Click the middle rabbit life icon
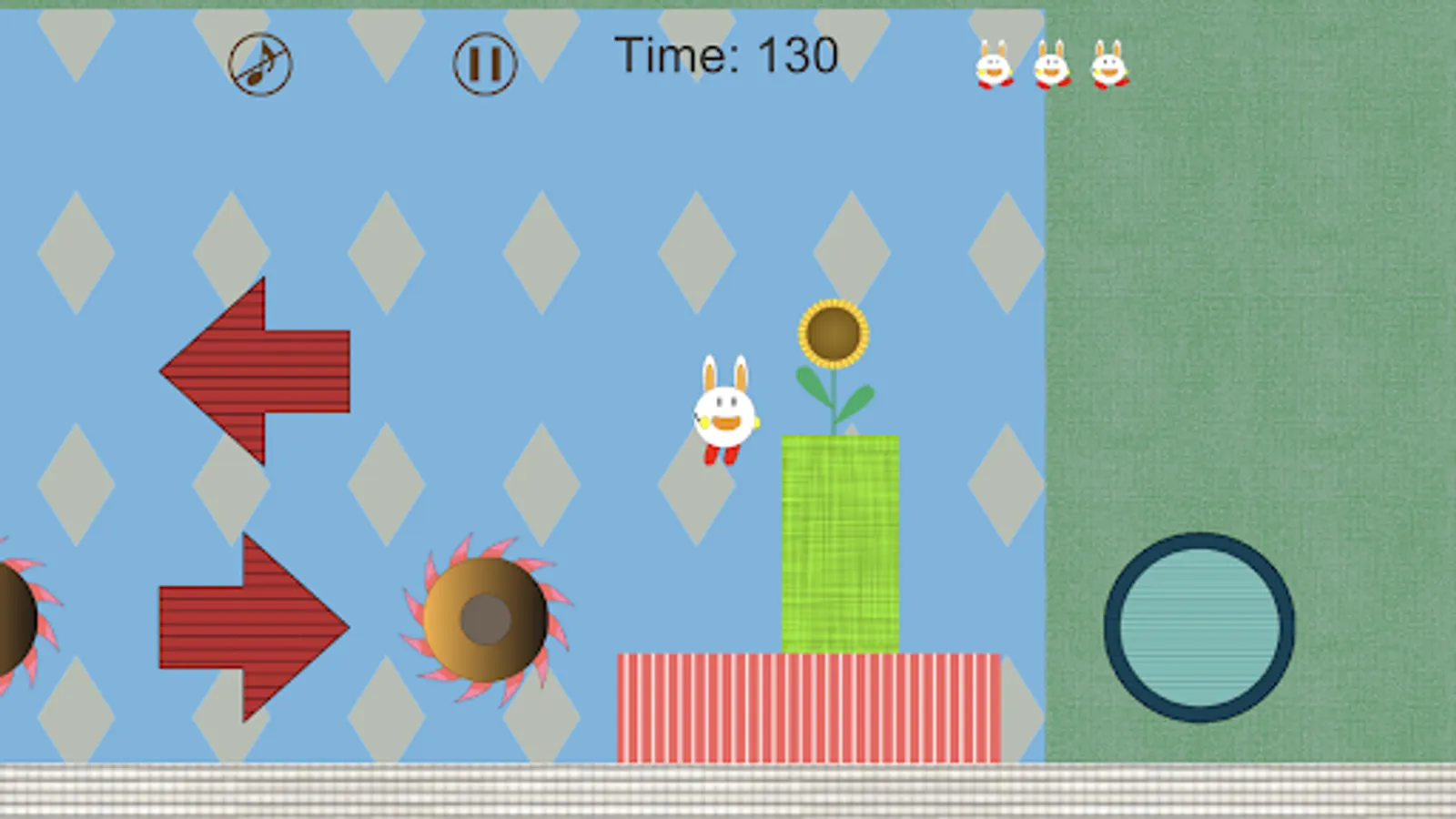 (1051, 66)
